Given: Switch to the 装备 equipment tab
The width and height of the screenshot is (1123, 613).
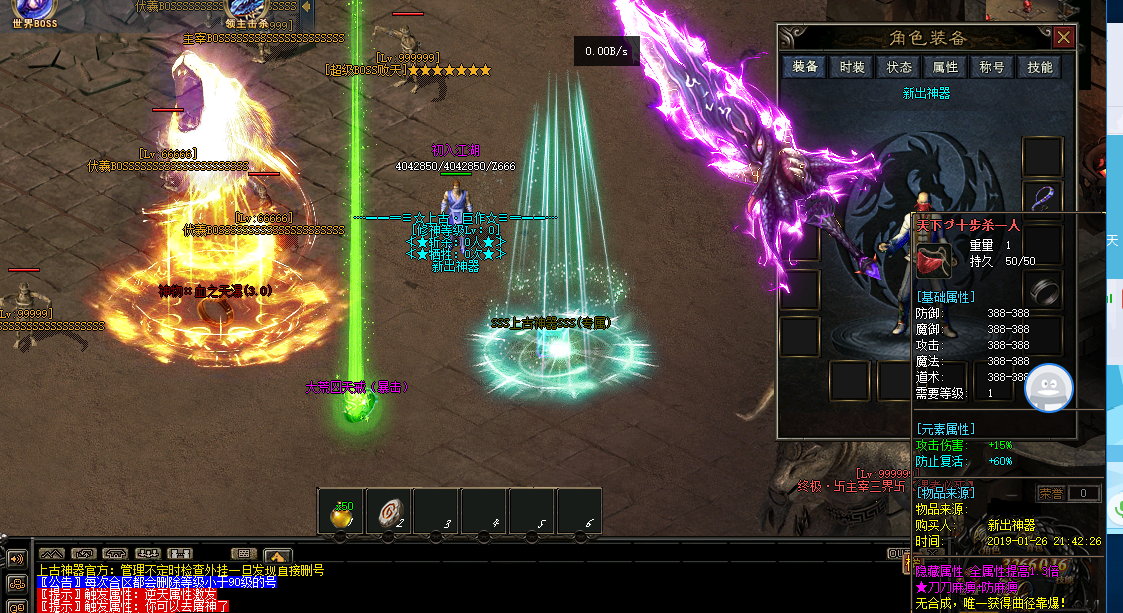Looking at the screenshot, I should tap(805, 67).
